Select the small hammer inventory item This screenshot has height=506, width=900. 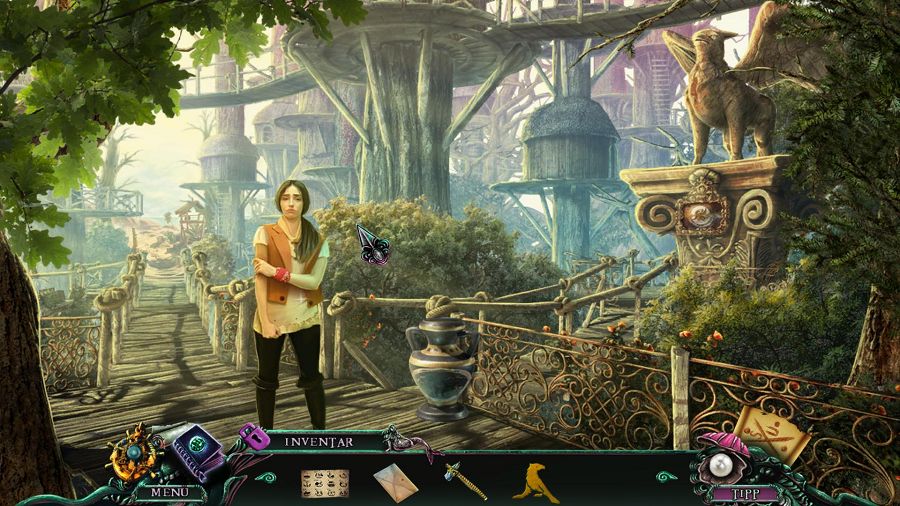pyautogui.click(x=465, y=481)
